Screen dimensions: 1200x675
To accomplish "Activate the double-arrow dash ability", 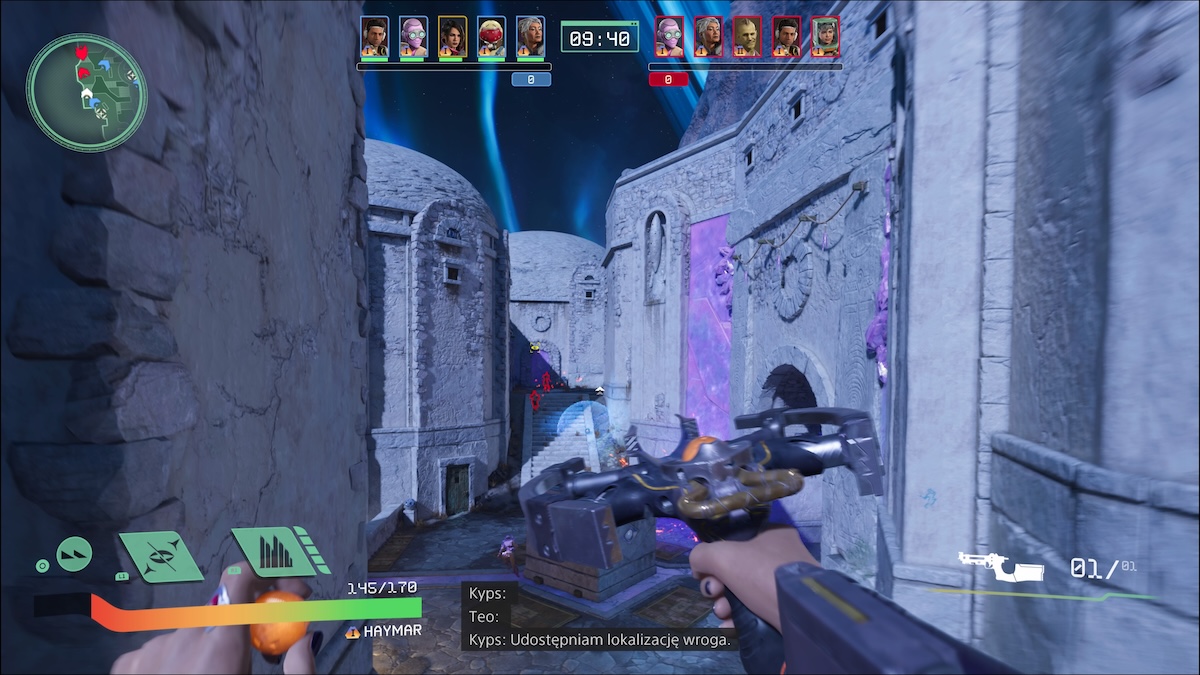I will 73,554.
